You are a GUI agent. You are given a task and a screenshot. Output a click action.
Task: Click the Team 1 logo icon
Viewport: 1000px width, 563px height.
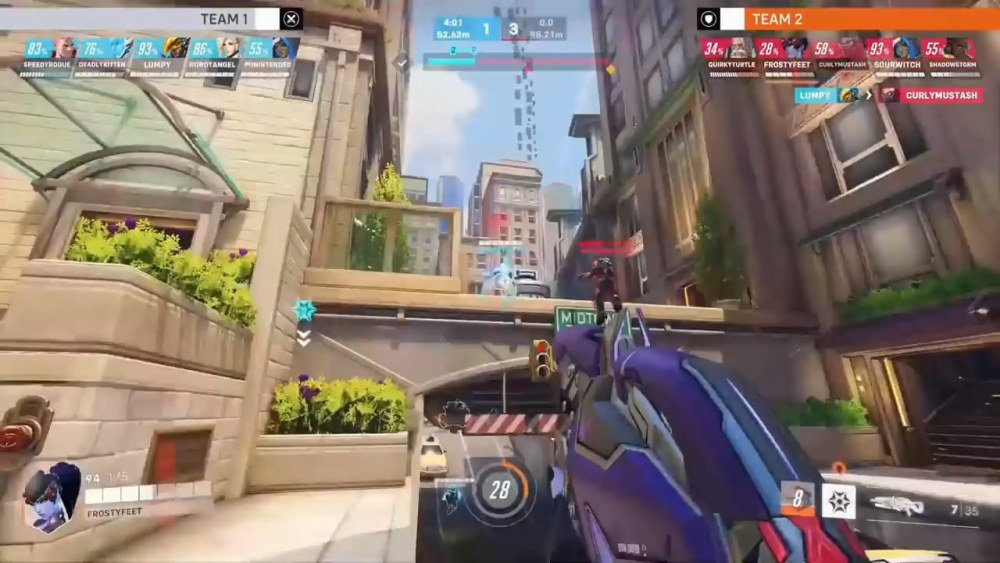291,18
